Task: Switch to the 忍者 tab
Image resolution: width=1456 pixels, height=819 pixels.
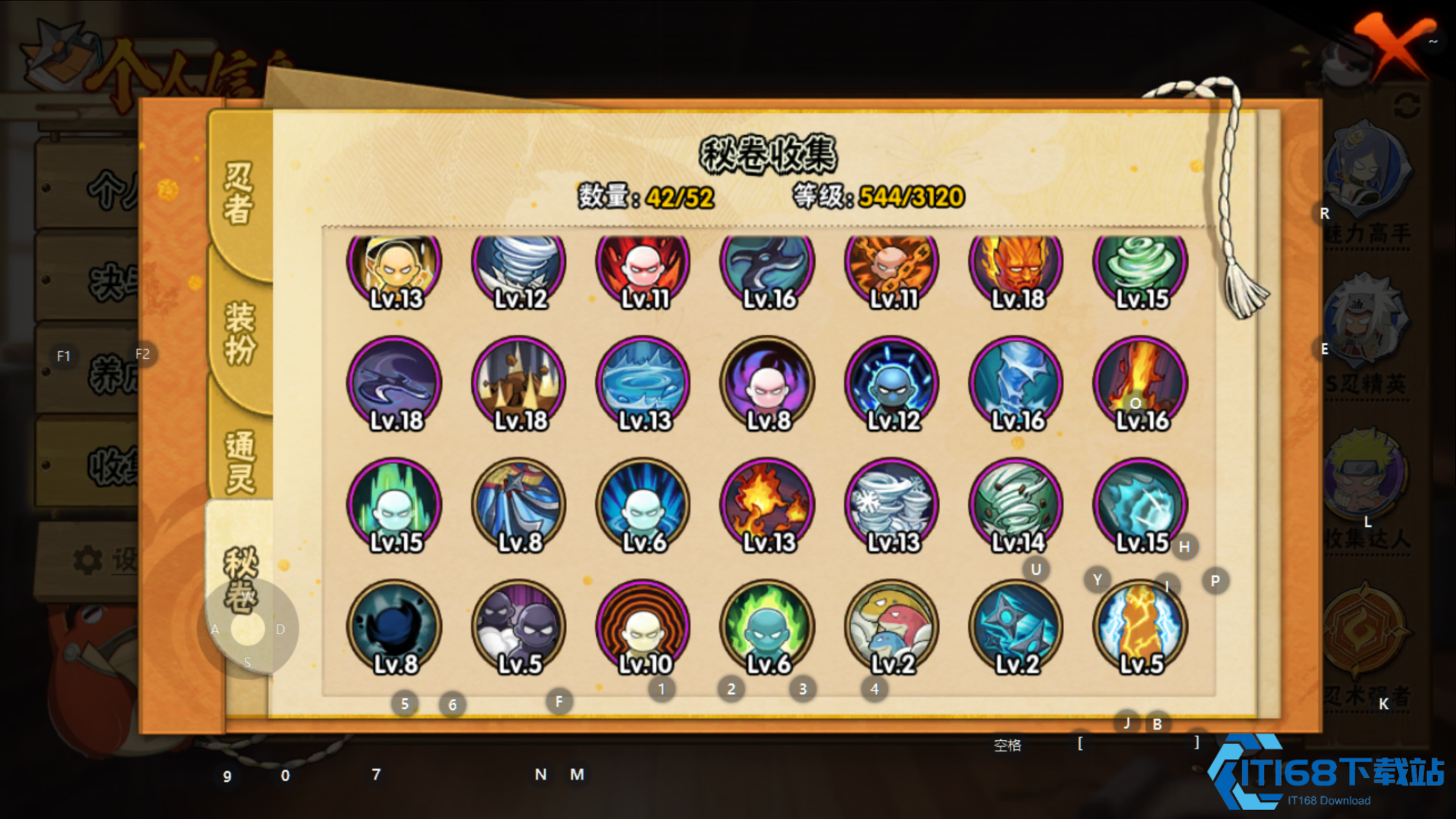Action: (x=238, y=192)
